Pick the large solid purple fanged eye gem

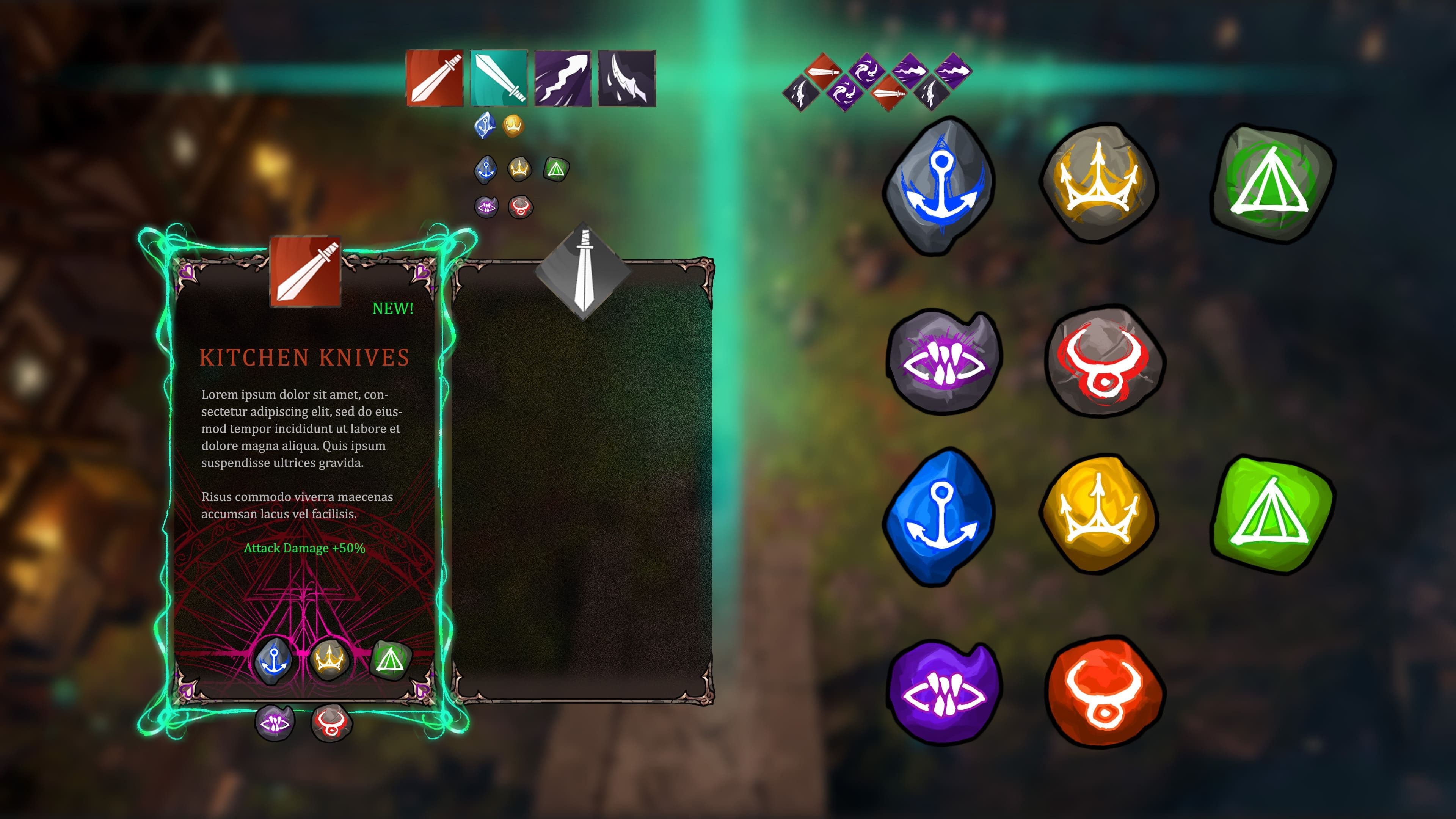(943, 691)
